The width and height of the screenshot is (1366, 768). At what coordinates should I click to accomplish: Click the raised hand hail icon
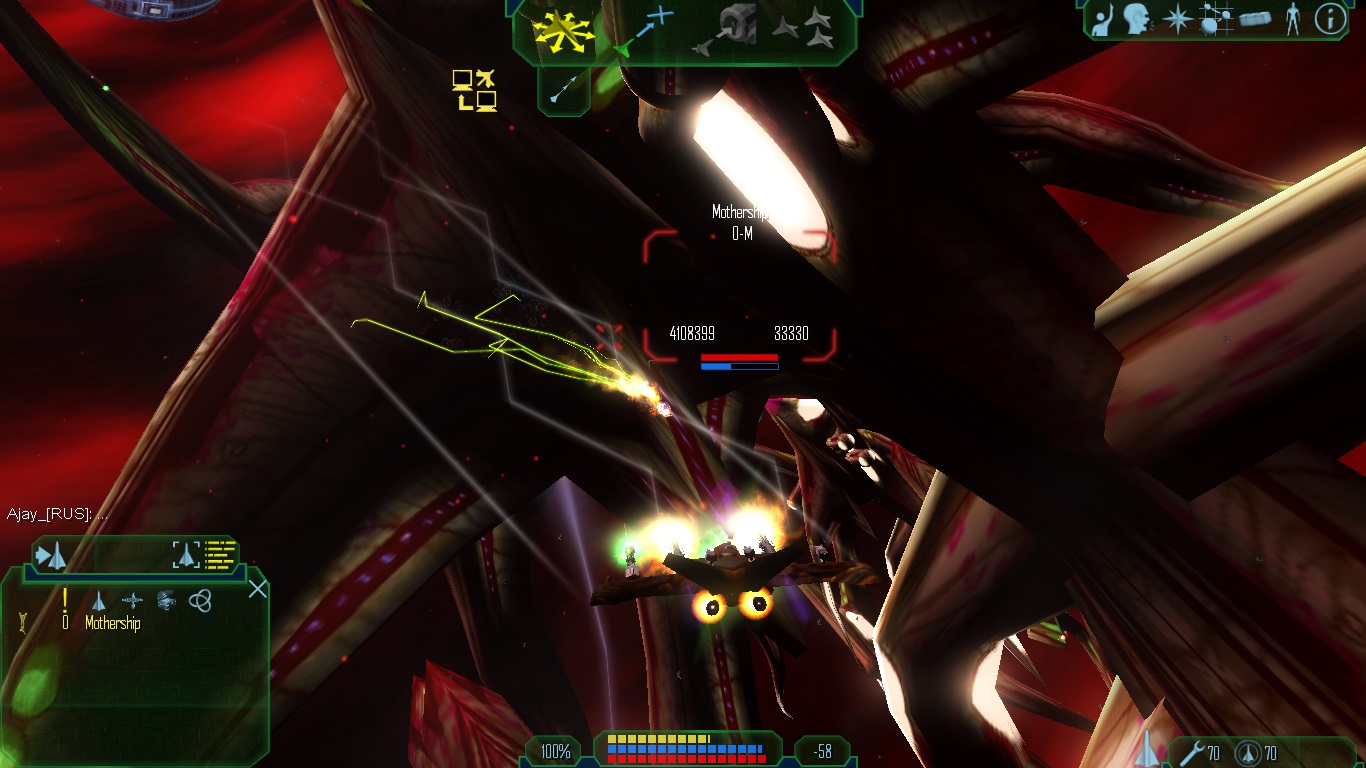[x=1101, y=19]
